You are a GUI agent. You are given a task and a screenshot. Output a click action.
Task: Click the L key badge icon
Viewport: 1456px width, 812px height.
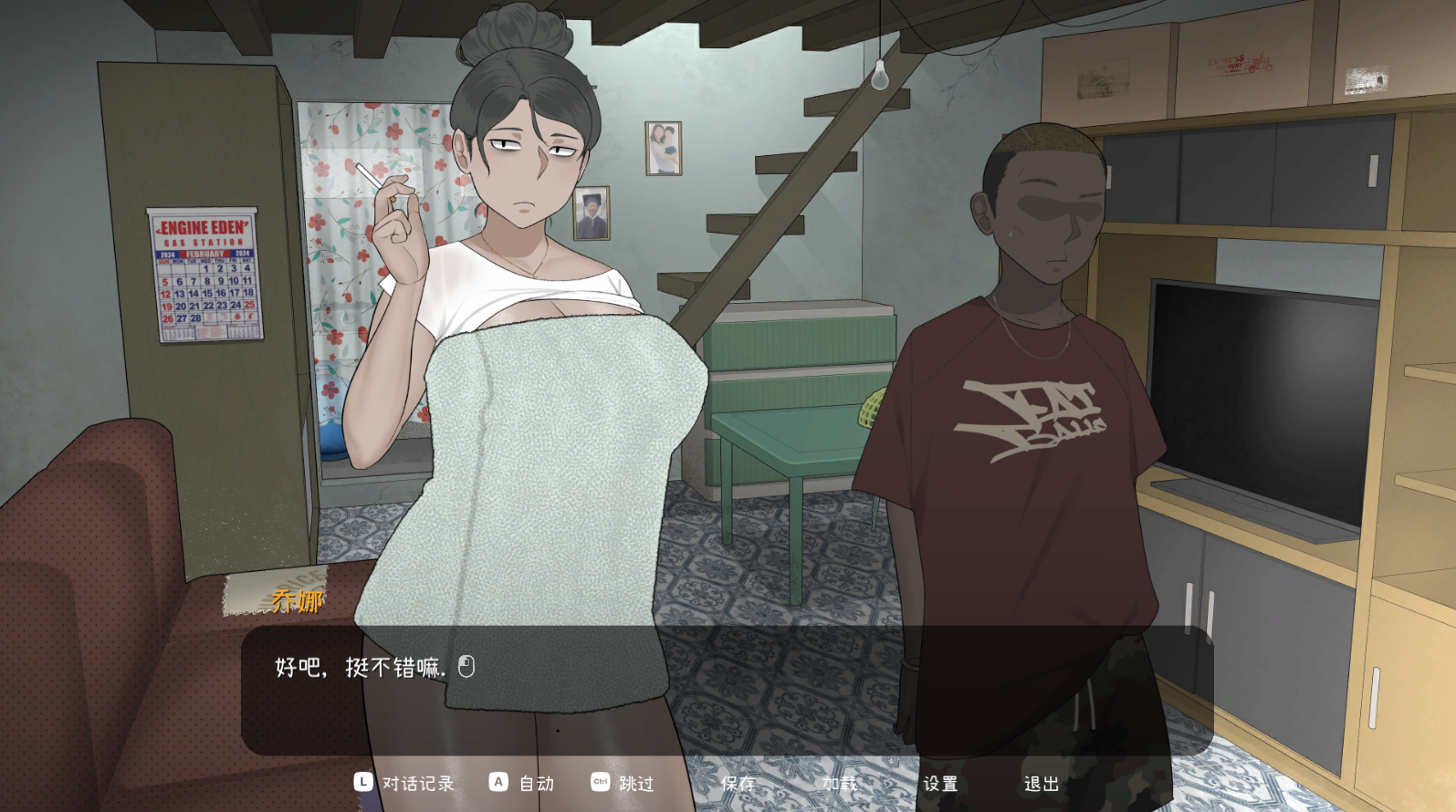(361, 783)
